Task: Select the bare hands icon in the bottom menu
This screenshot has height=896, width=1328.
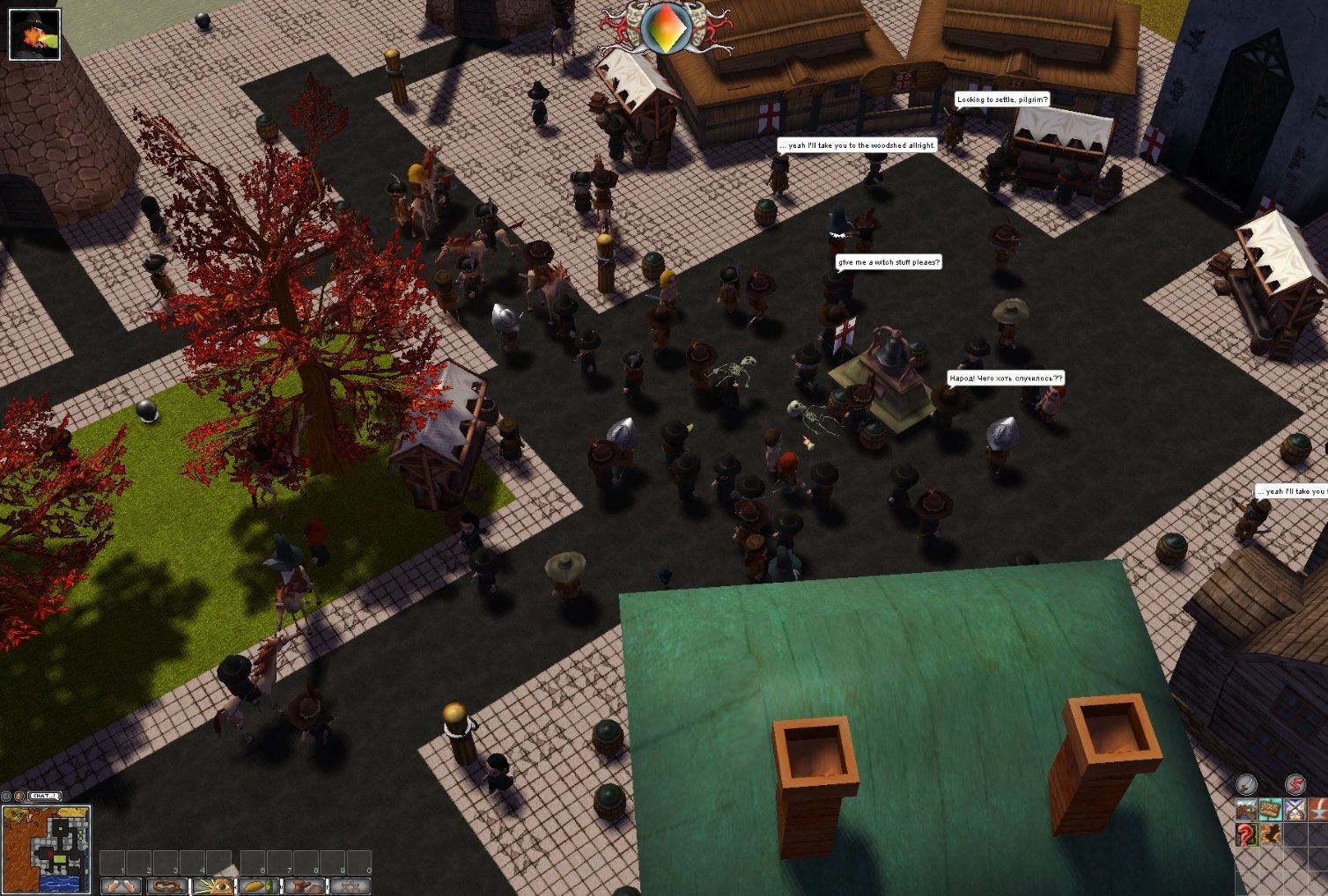Action: 121,886
